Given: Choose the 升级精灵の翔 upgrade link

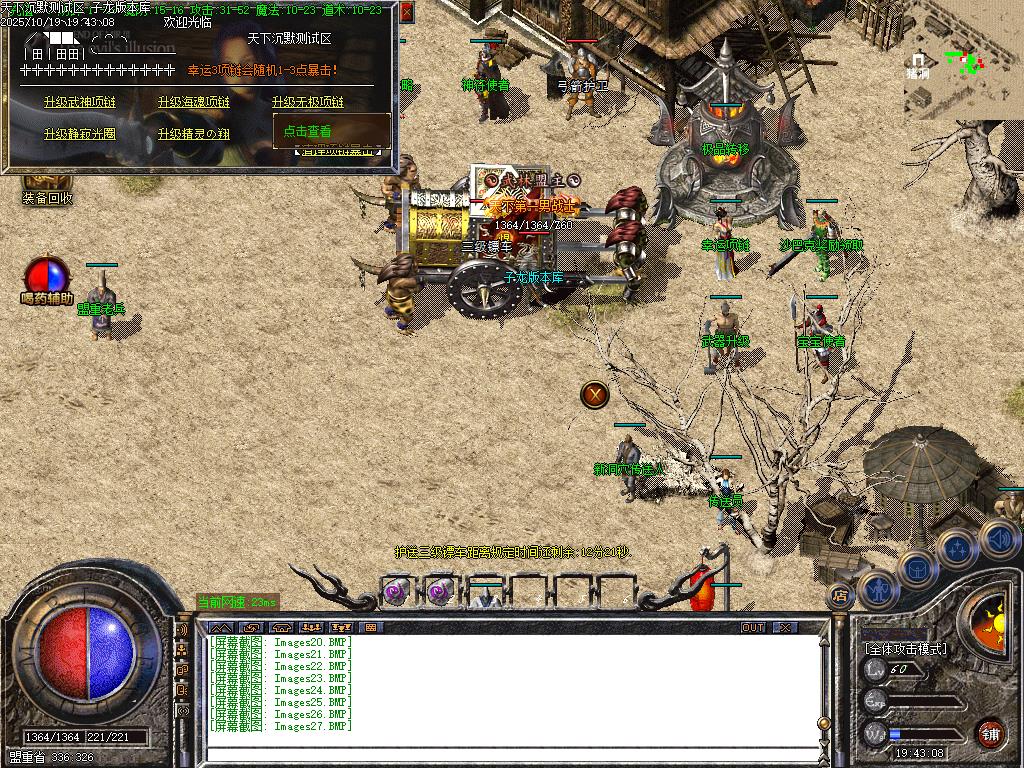Looking at the screenshot, I should [193, 133].
